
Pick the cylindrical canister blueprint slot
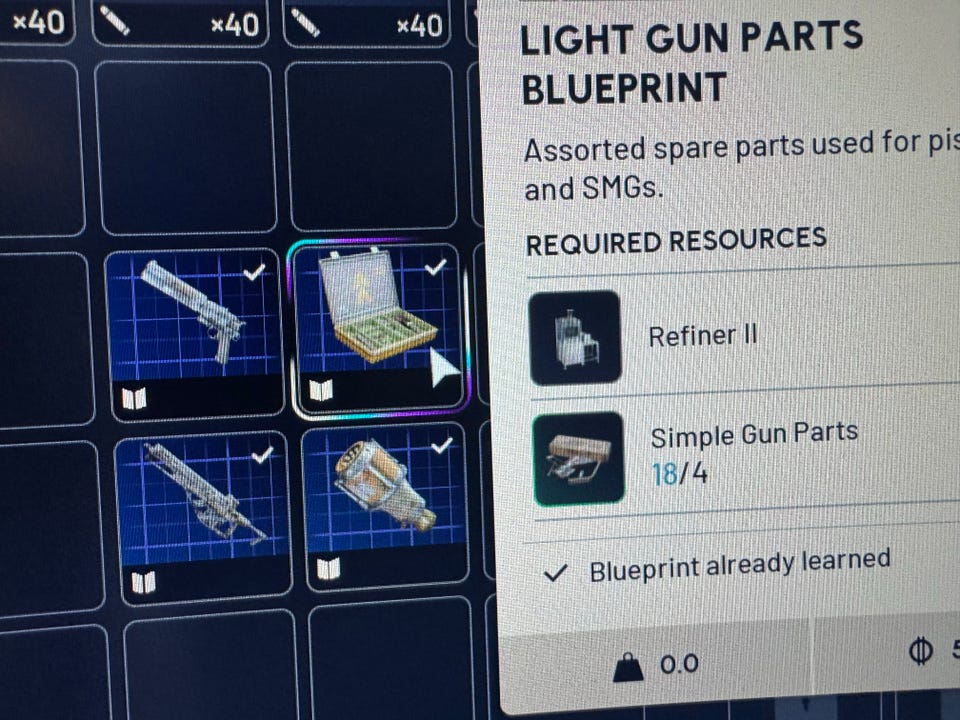384,504
